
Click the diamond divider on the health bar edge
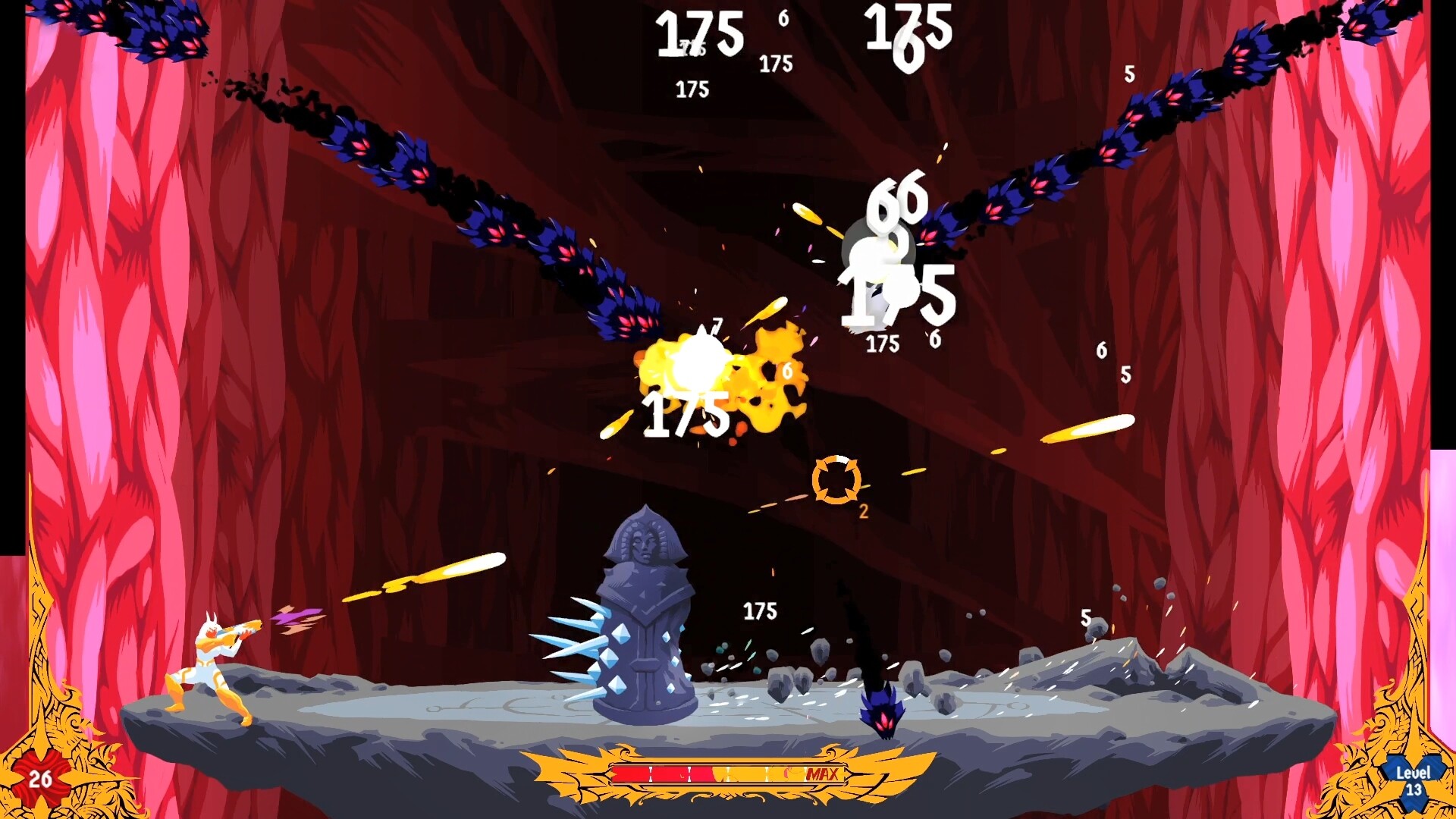tap(611, 773)
